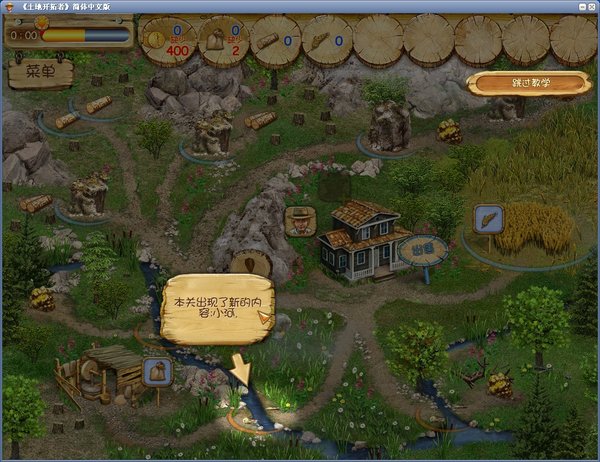Select the worker portrait icon by the house
Viewport: 600px width, 462px height.
click(299, 221)
